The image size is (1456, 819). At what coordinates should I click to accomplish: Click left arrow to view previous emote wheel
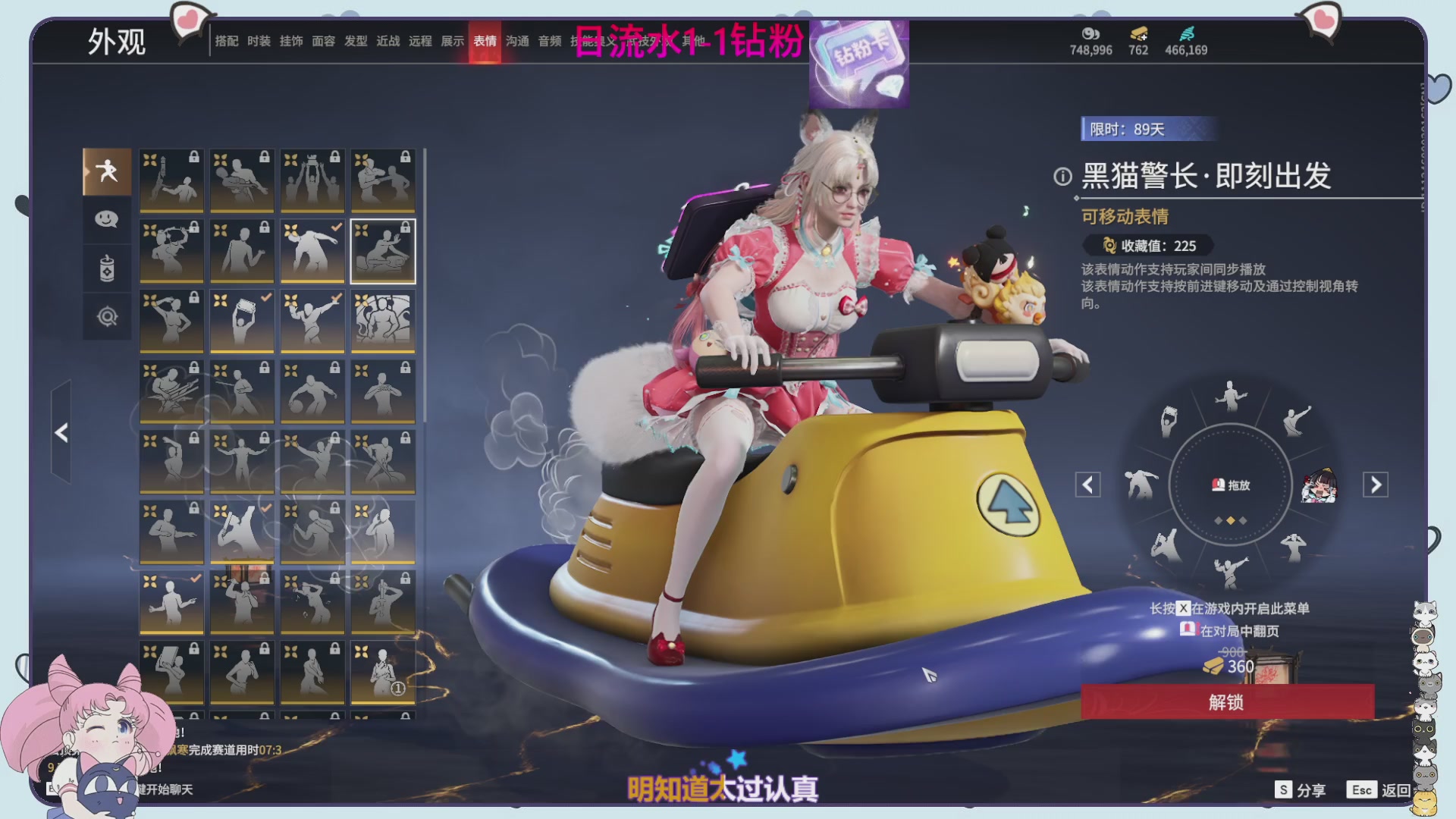click(x=1087, y=485)
